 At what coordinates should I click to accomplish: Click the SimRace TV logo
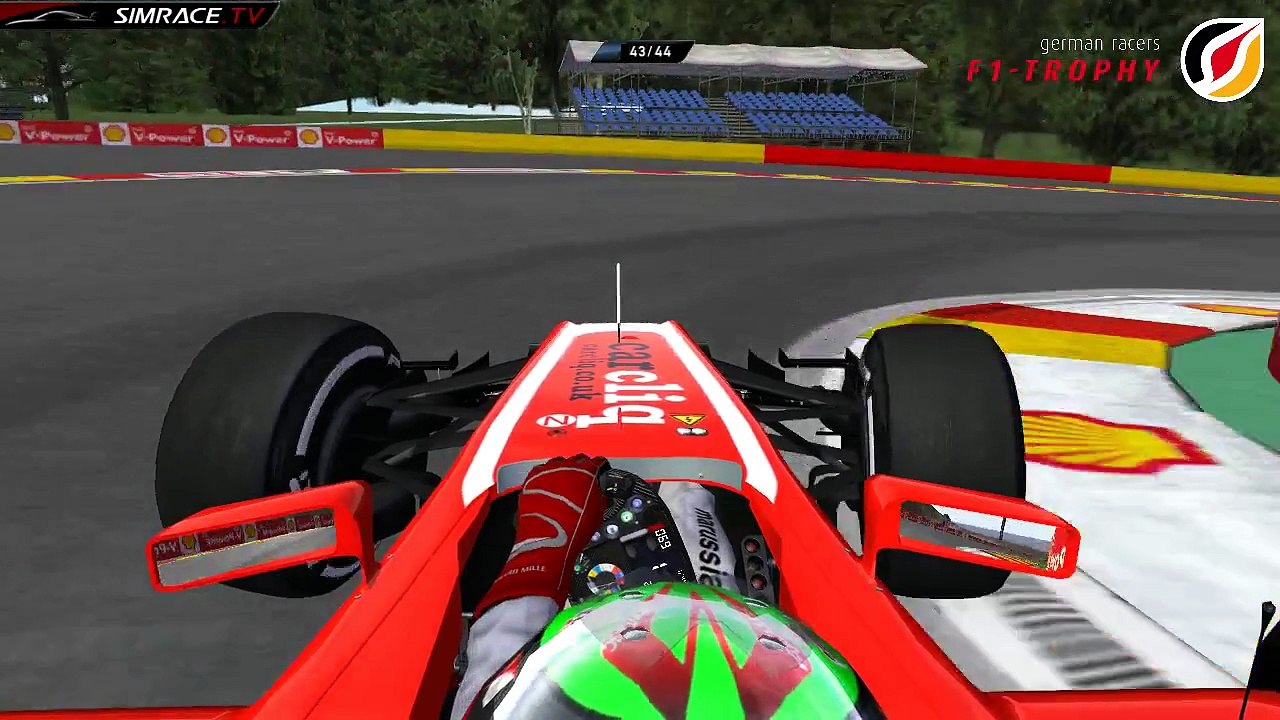coord(140,15)
